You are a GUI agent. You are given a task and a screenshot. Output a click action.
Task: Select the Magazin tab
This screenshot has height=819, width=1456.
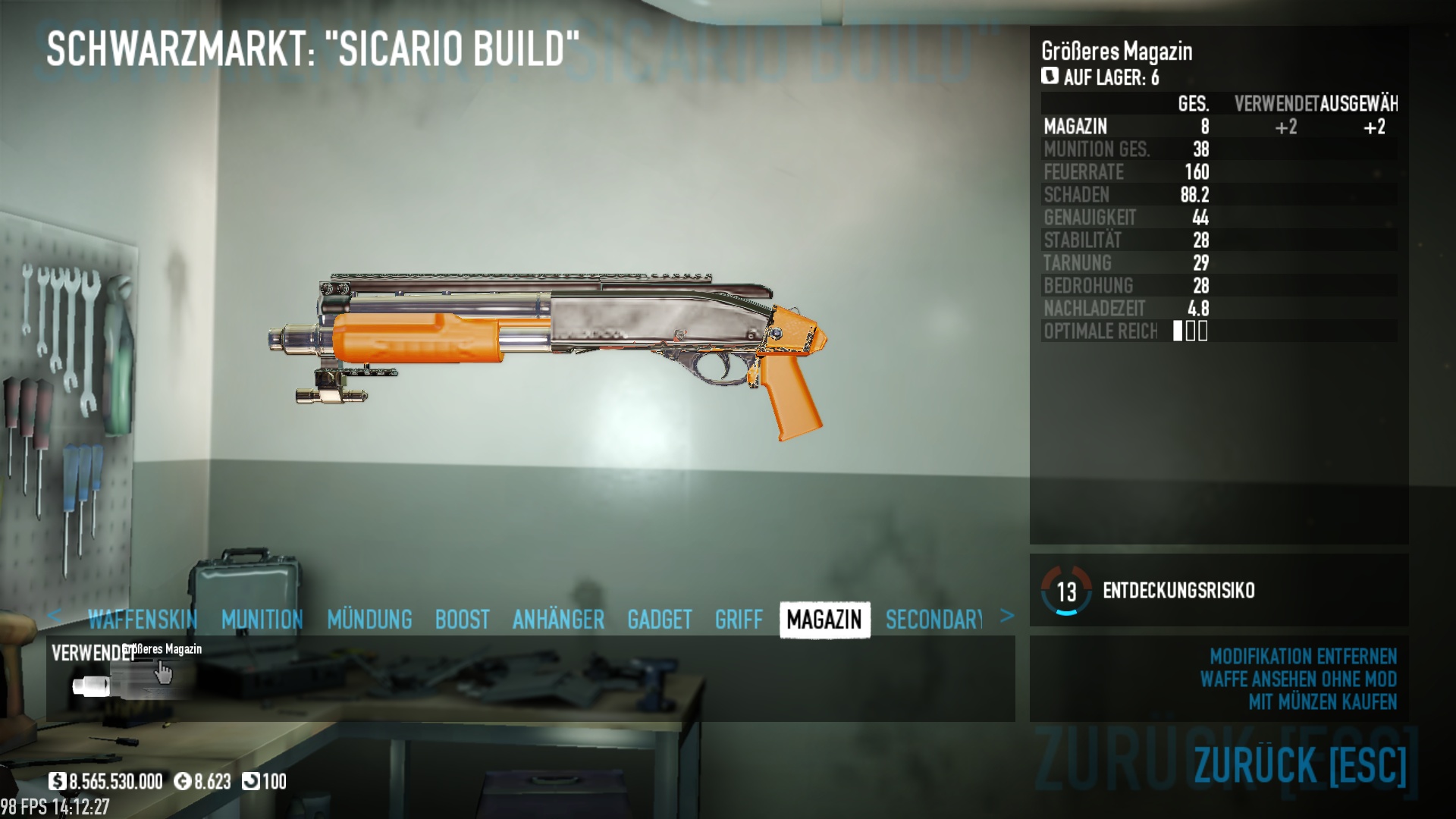[824, 620]
